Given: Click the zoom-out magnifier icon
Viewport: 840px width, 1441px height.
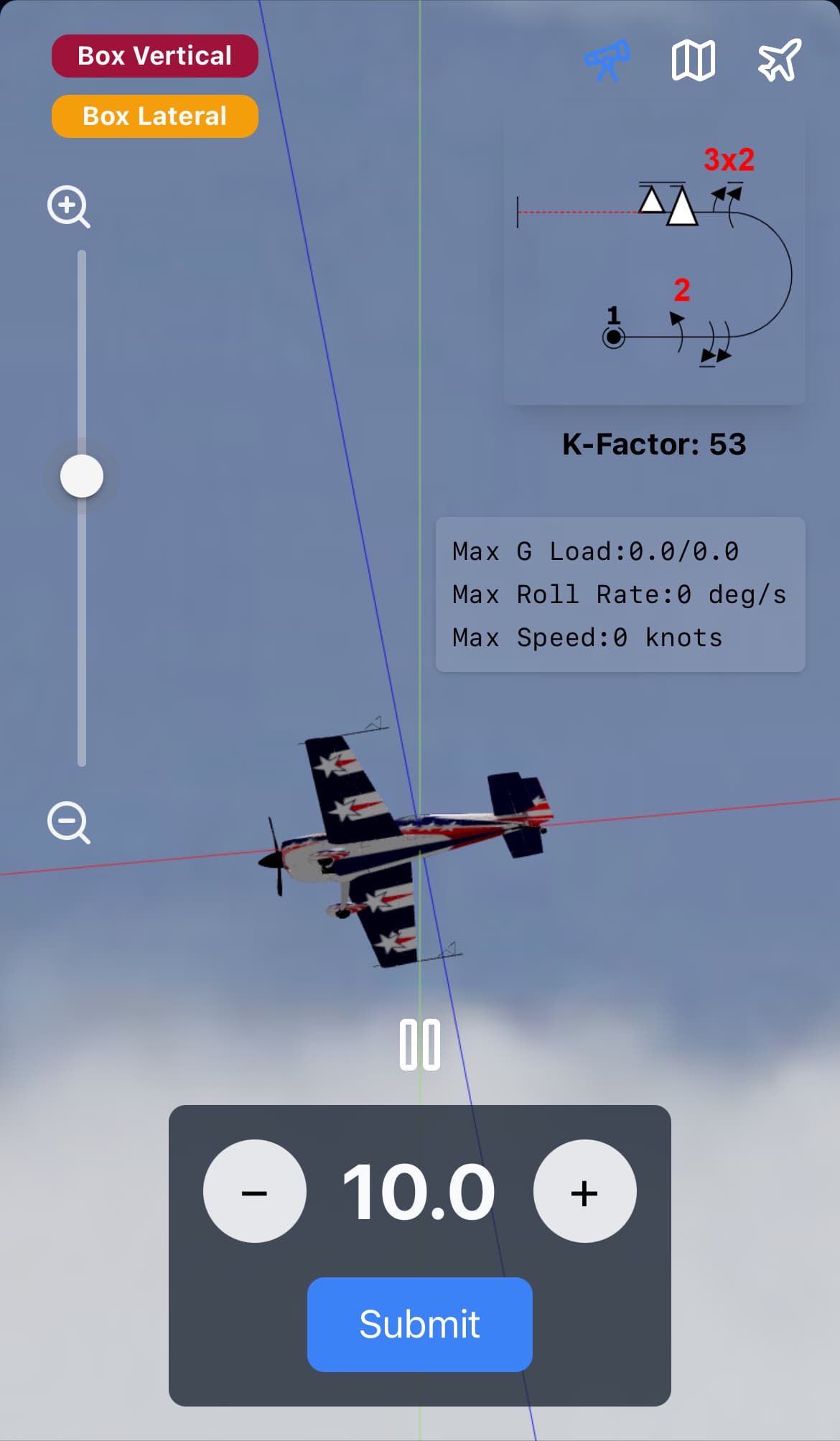Looking at the screenshot, I should pyautogui.click(x=68, y=822).
